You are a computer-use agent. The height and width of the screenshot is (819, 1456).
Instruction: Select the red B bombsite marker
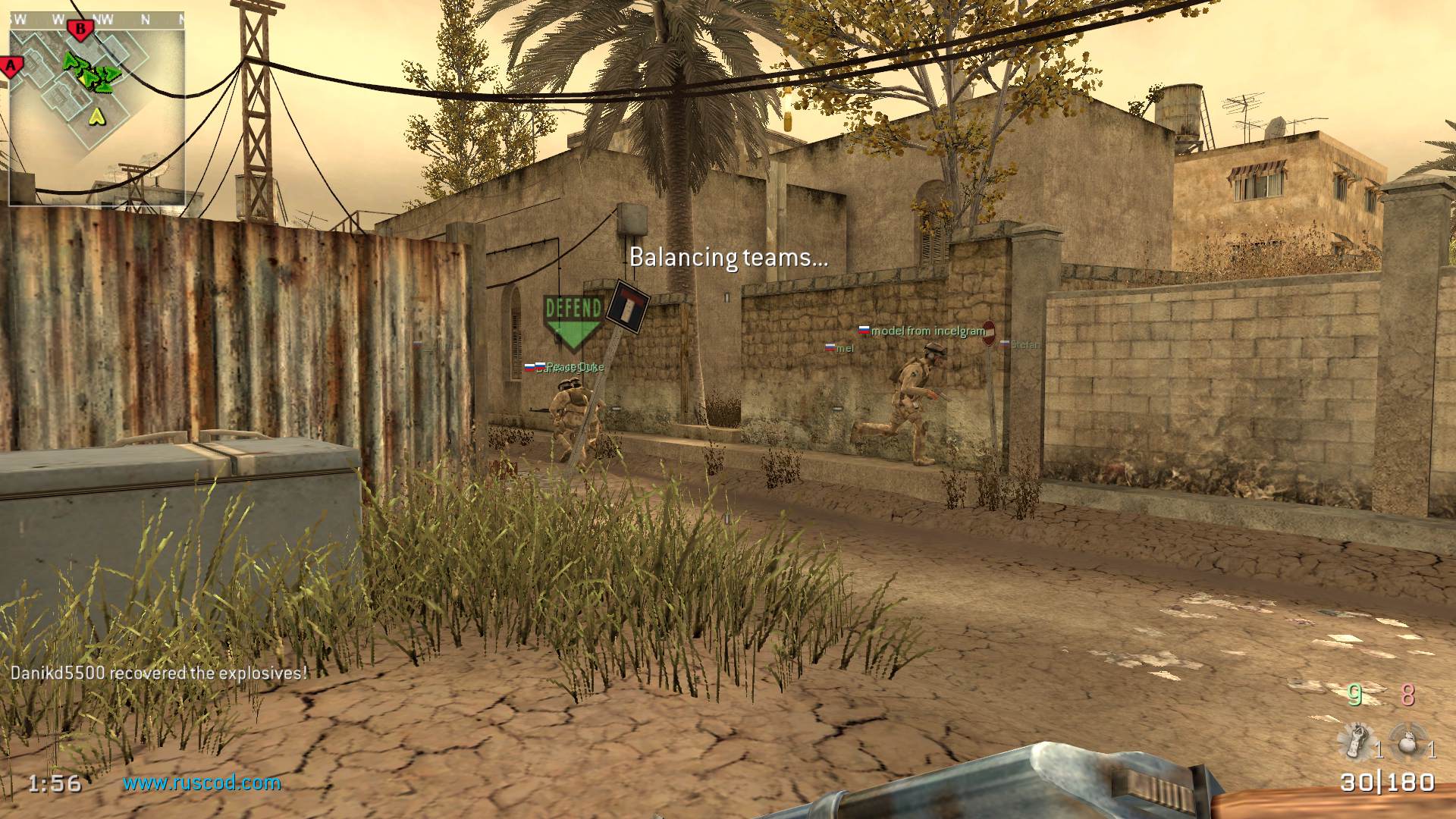[x=80, y=30]
